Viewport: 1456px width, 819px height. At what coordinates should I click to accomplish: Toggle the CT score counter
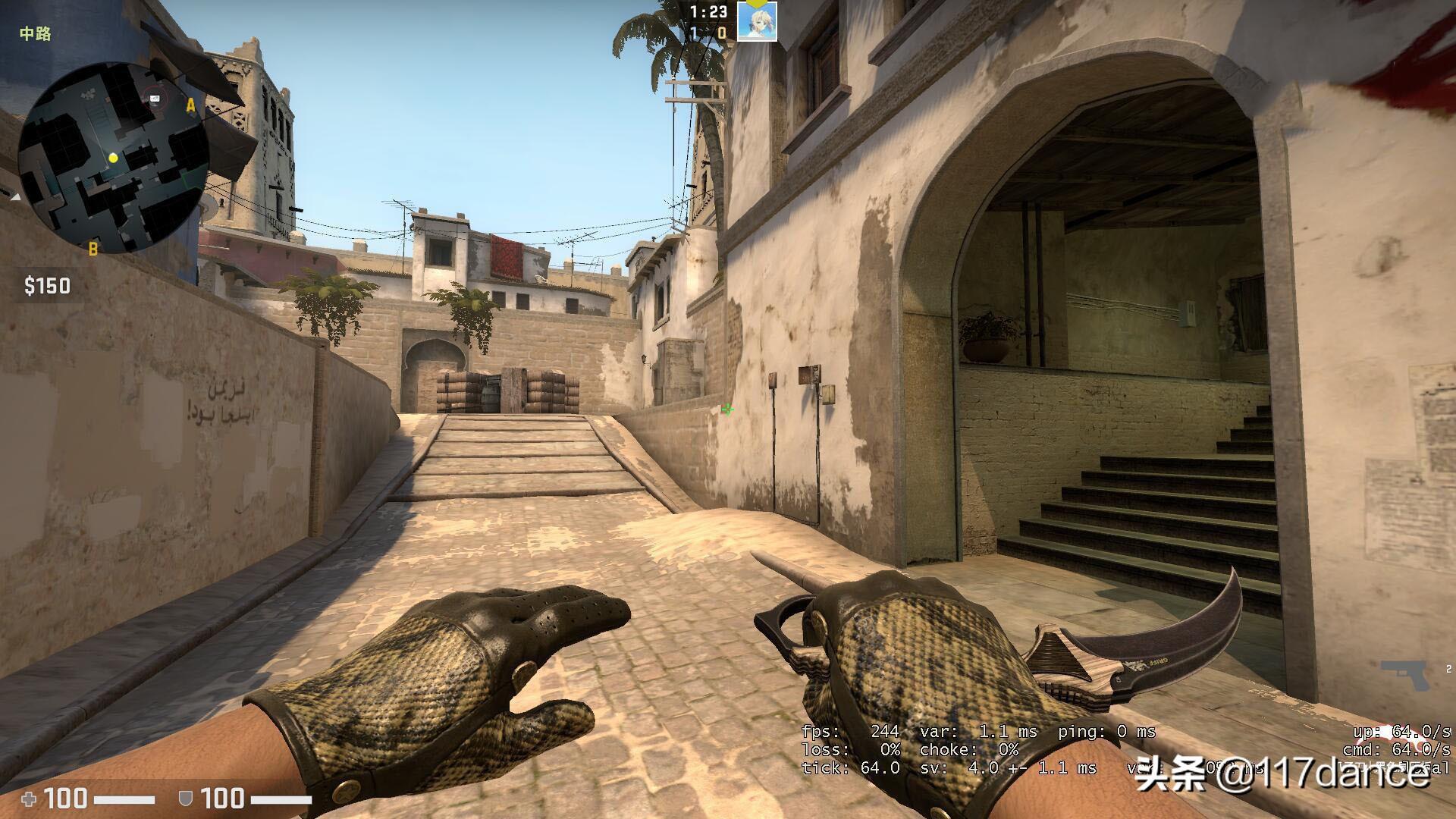pos(694,33)
